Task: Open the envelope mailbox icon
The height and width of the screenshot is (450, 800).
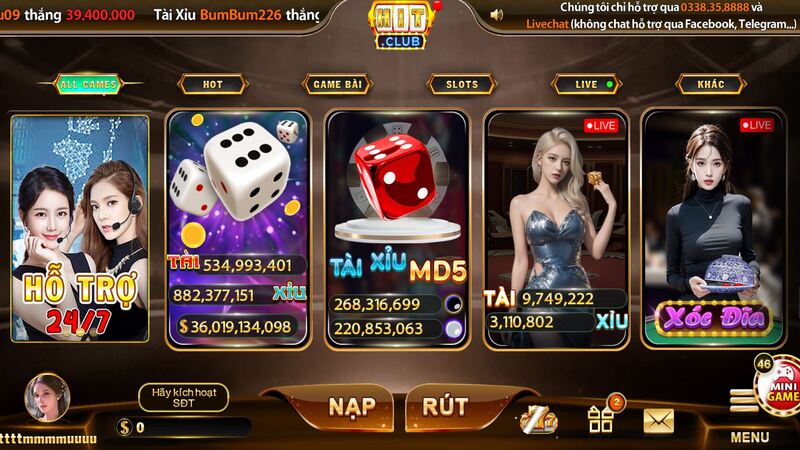Action: [658, 421]
